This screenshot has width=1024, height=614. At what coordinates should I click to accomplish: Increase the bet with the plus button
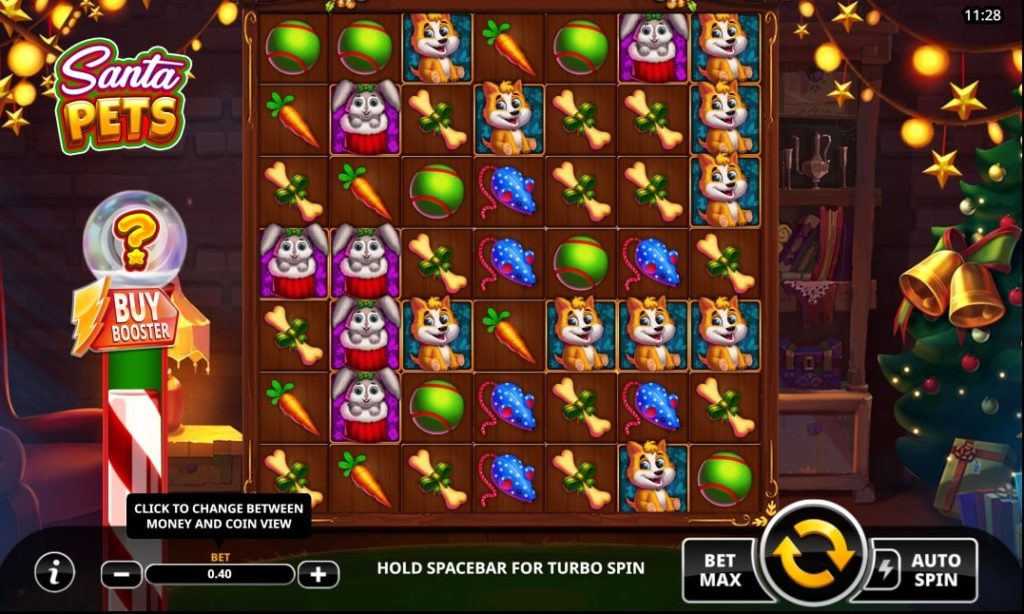click(318, 574)
